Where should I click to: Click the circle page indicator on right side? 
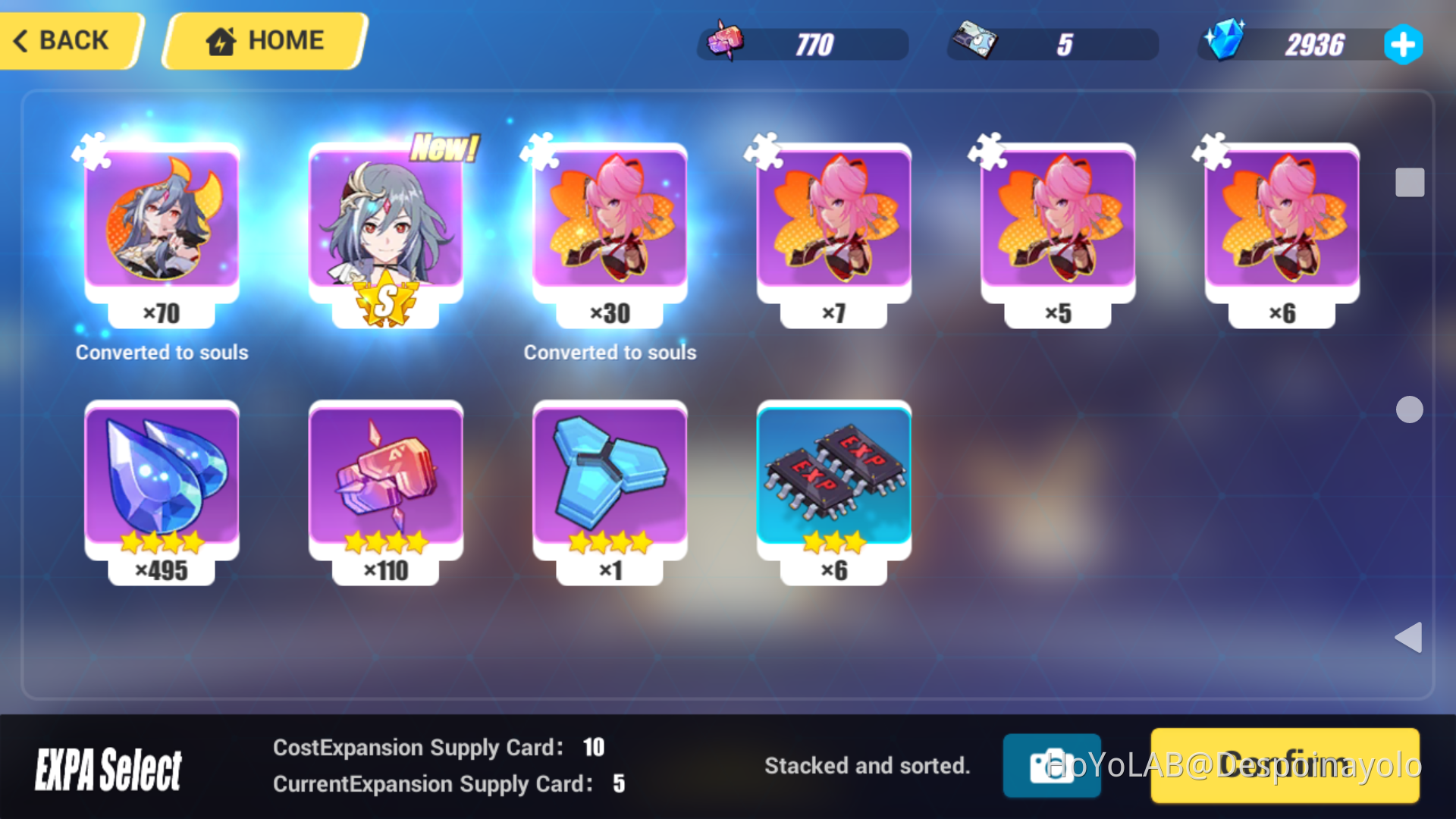click(x=1409, y=409)
